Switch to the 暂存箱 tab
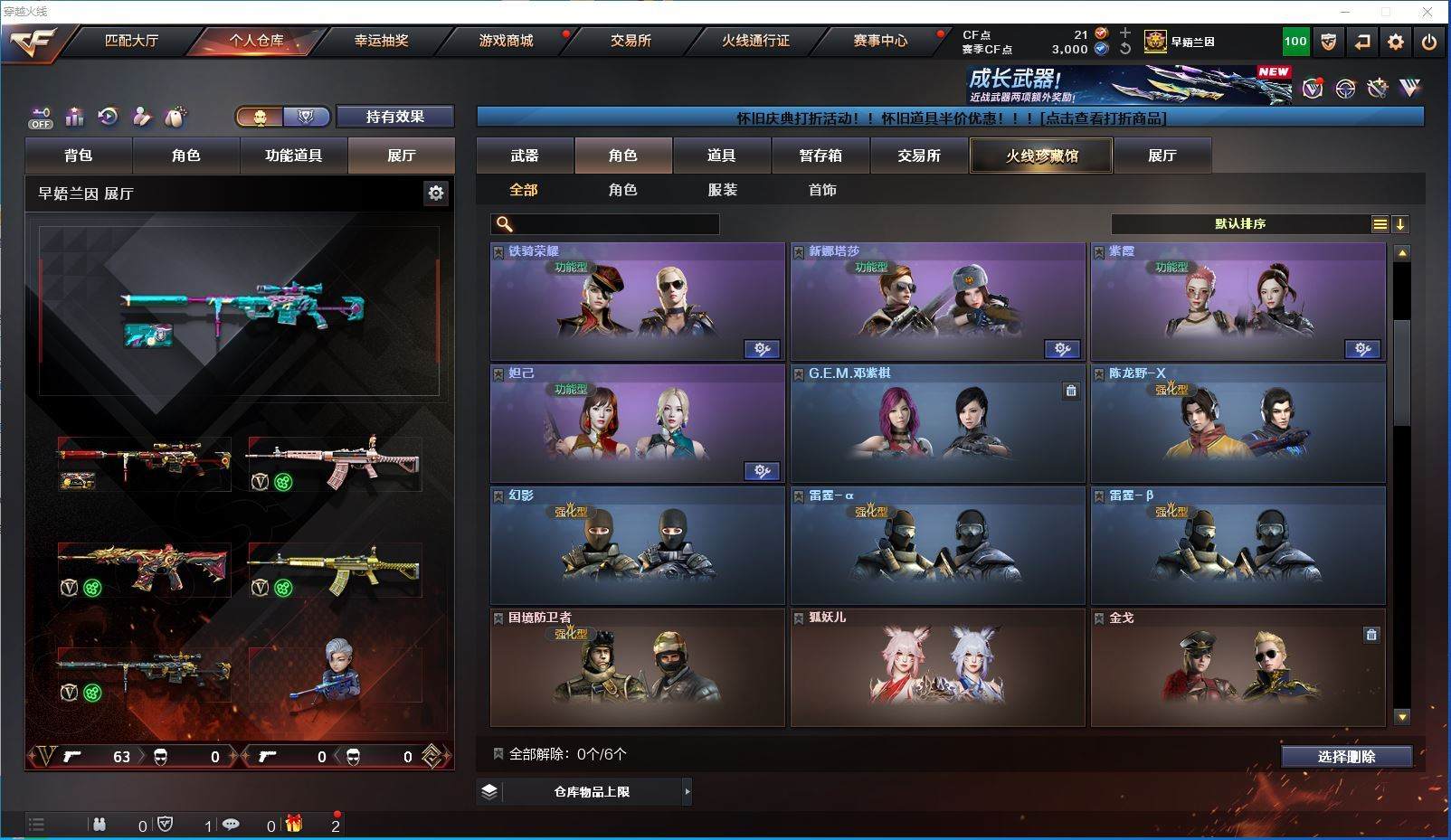 pos(820,156)
